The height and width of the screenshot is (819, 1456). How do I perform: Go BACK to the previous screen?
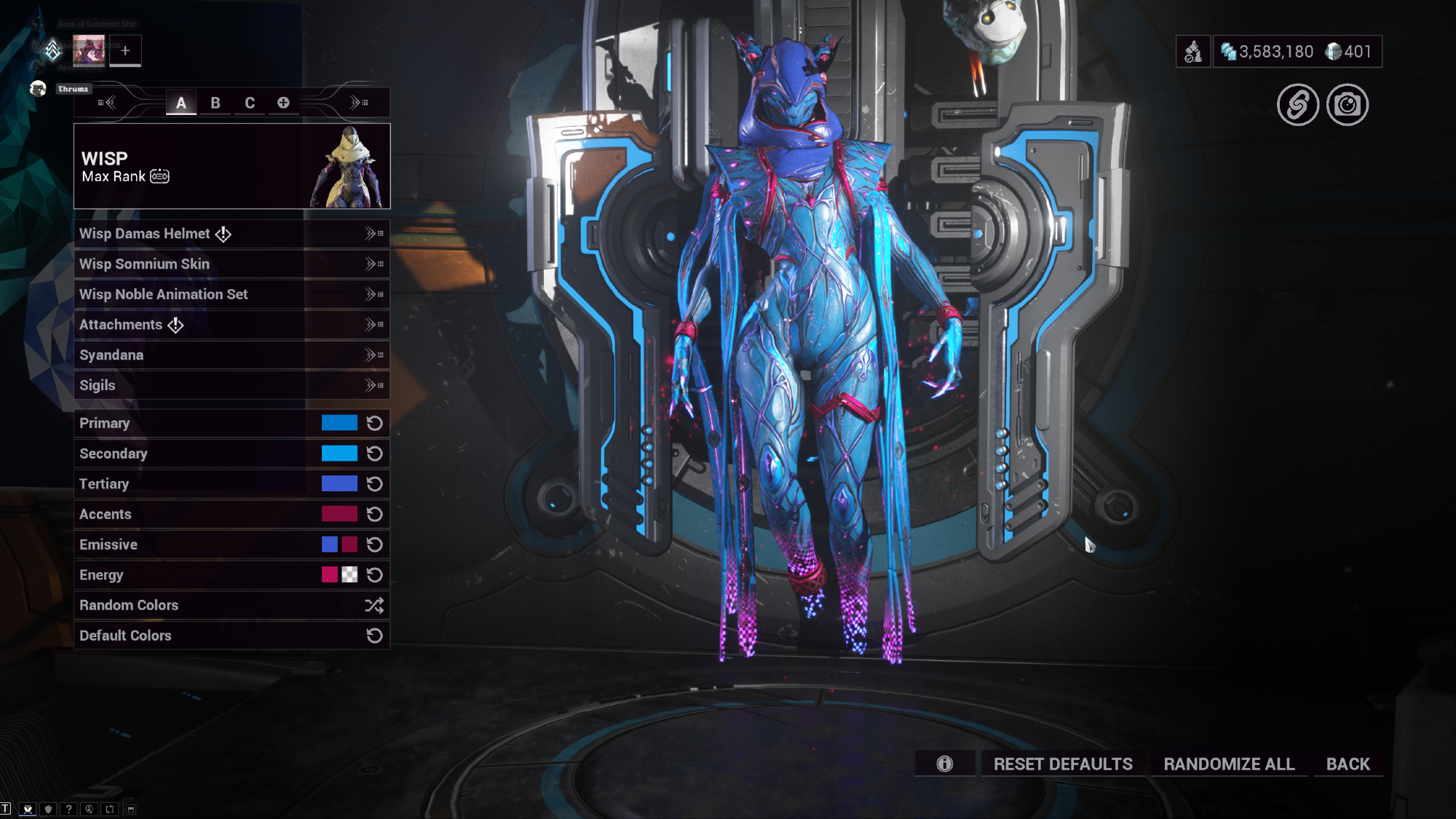point(1348,764)
